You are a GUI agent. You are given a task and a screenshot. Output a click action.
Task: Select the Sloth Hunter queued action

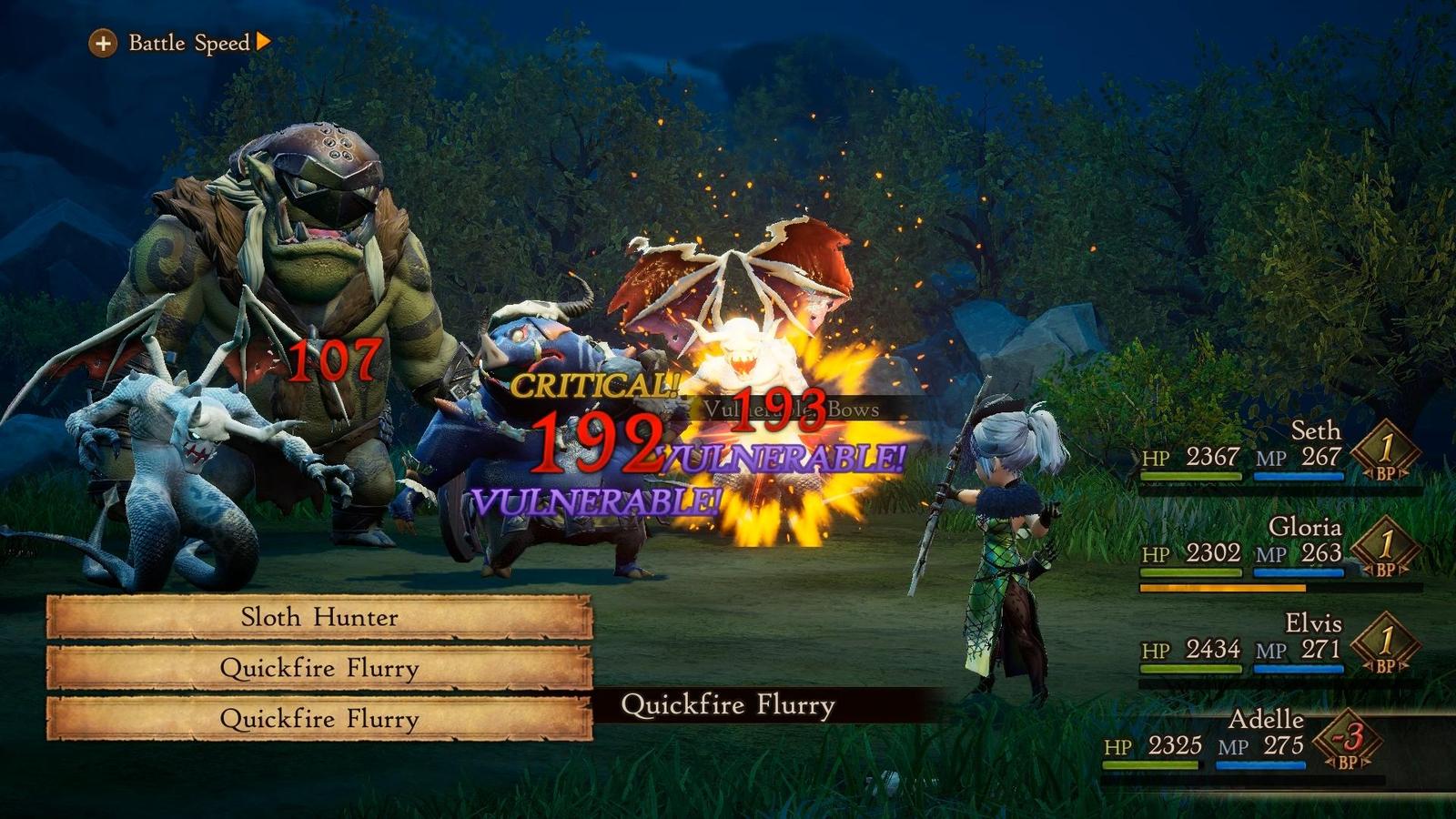319,618
